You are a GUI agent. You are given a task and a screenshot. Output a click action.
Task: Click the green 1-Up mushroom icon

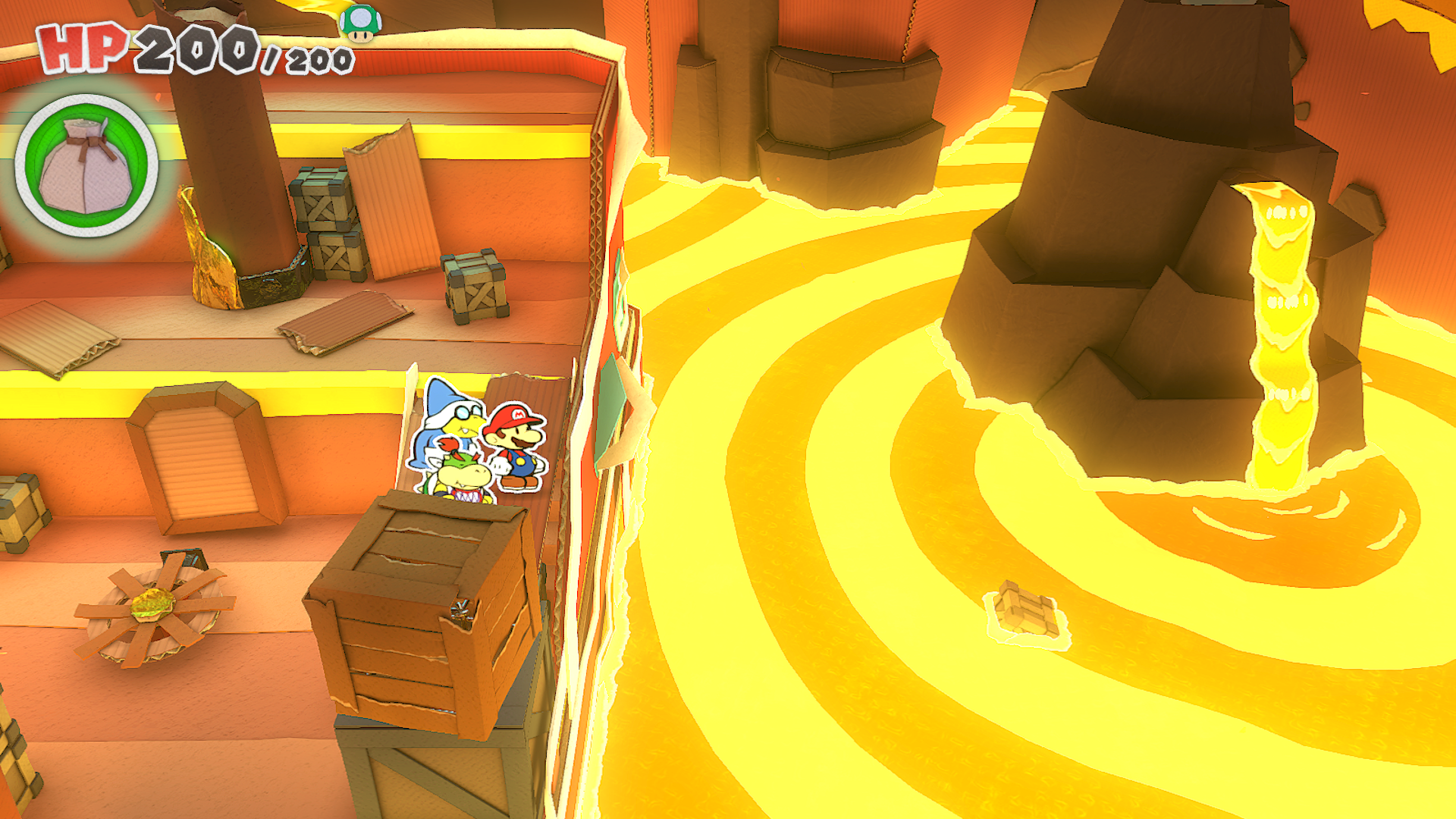[360, 23]
